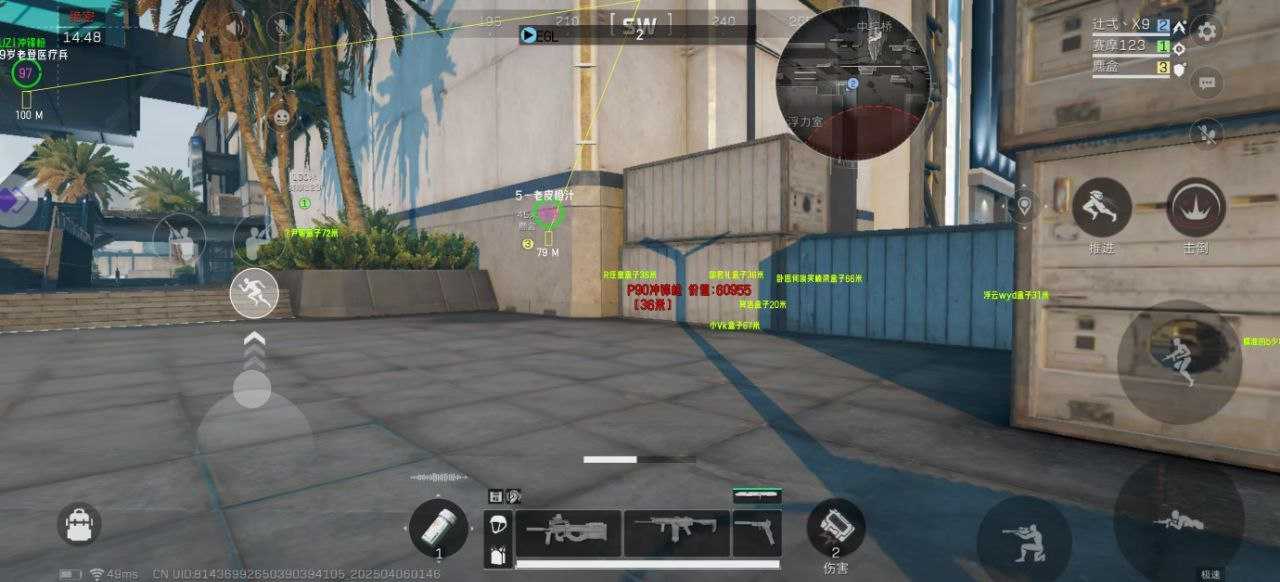Open the settings gear menu

pyautogui.click(x=1207, y=31)
